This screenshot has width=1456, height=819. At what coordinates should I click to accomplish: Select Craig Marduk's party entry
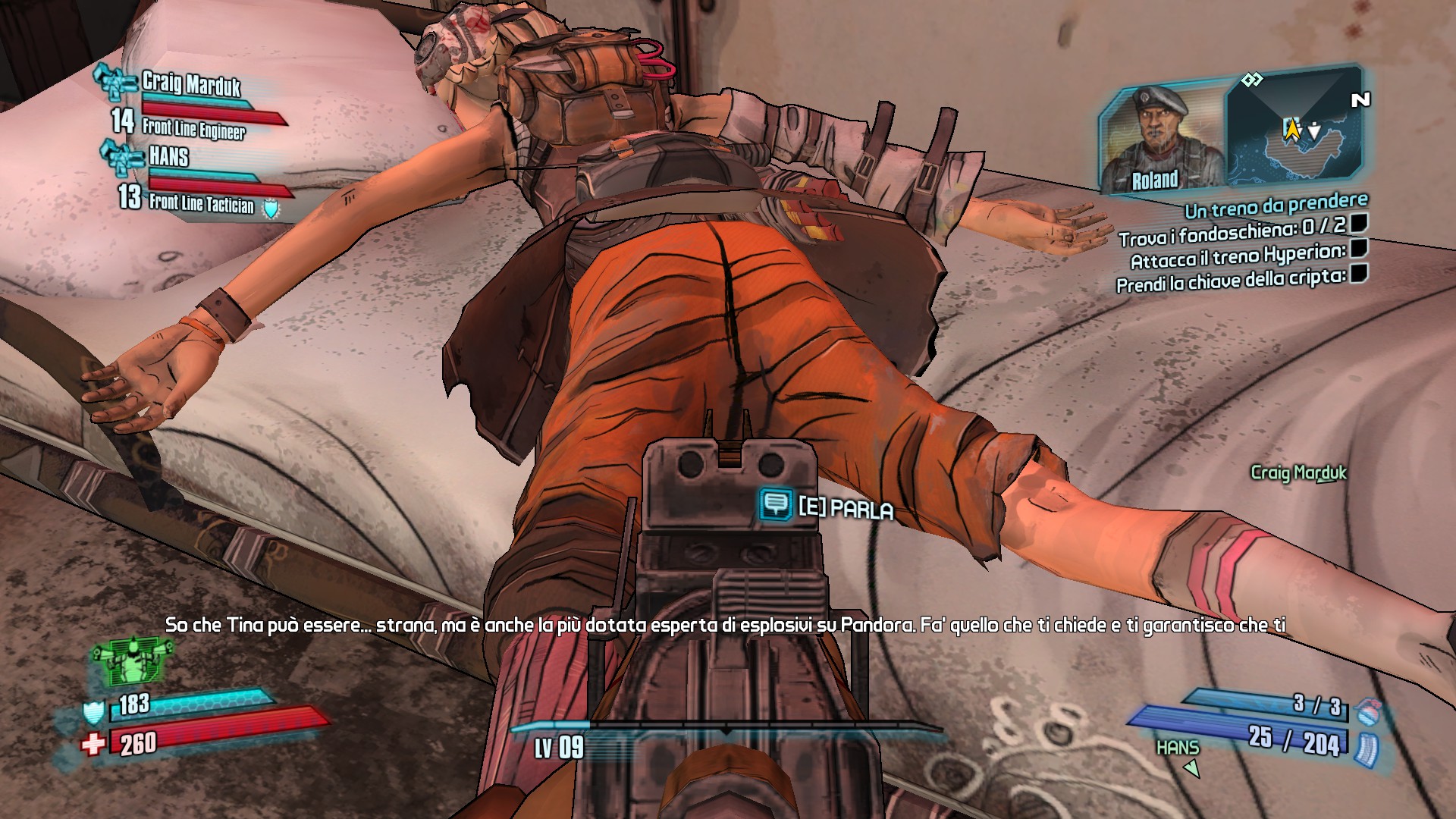[190, 85]
